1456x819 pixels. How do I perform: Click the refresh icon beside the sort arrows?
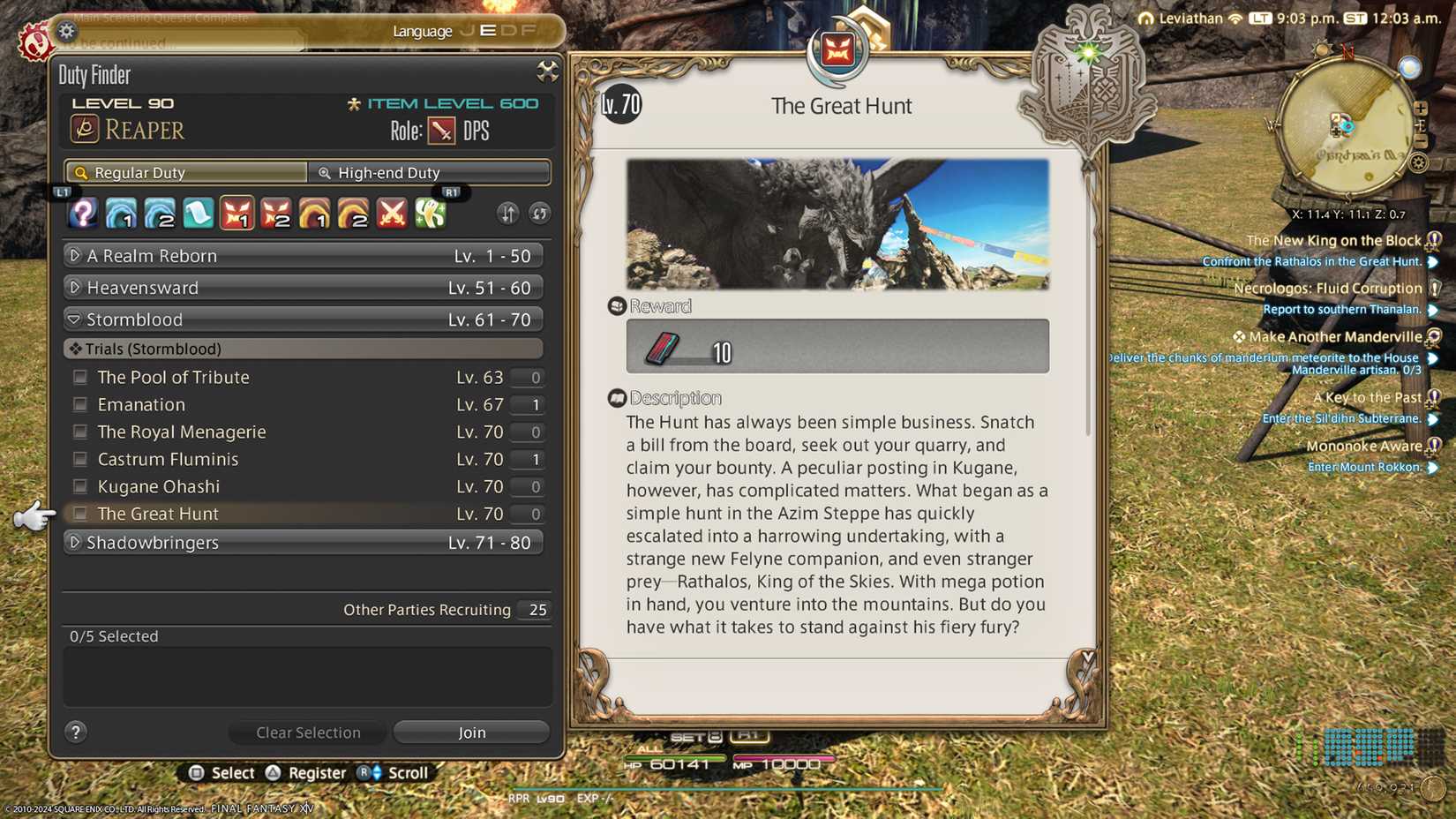point(539,214)
